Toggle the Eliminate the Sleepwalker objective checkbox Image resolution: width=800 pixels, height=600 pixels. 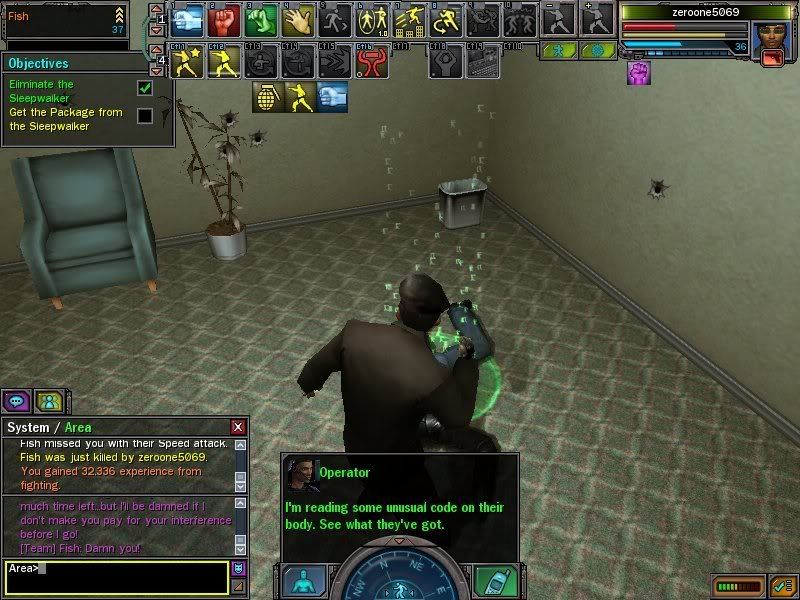pos(145,89)
